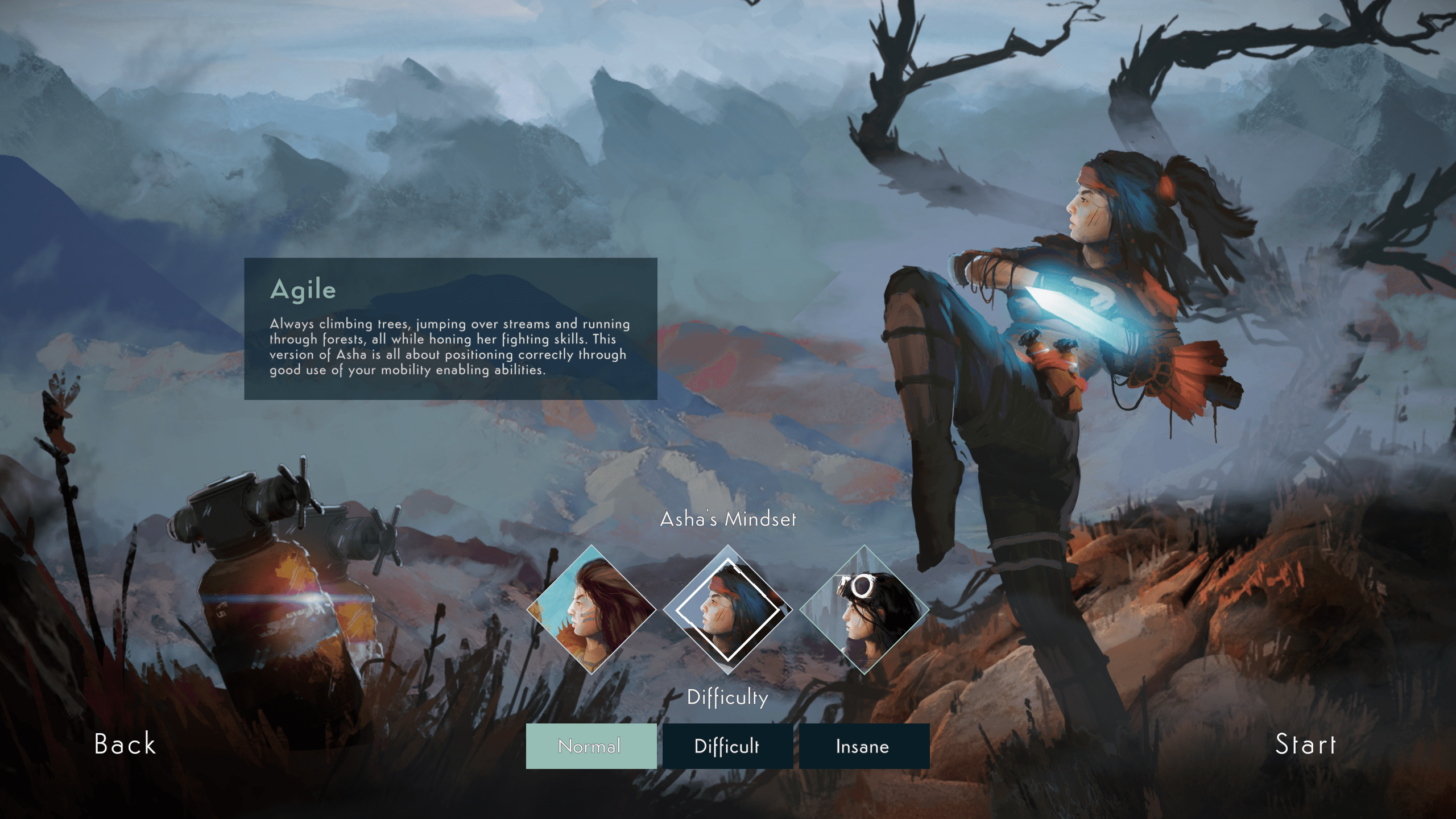
Task: Set difficulty to Insane
Action: pos(864,746)
